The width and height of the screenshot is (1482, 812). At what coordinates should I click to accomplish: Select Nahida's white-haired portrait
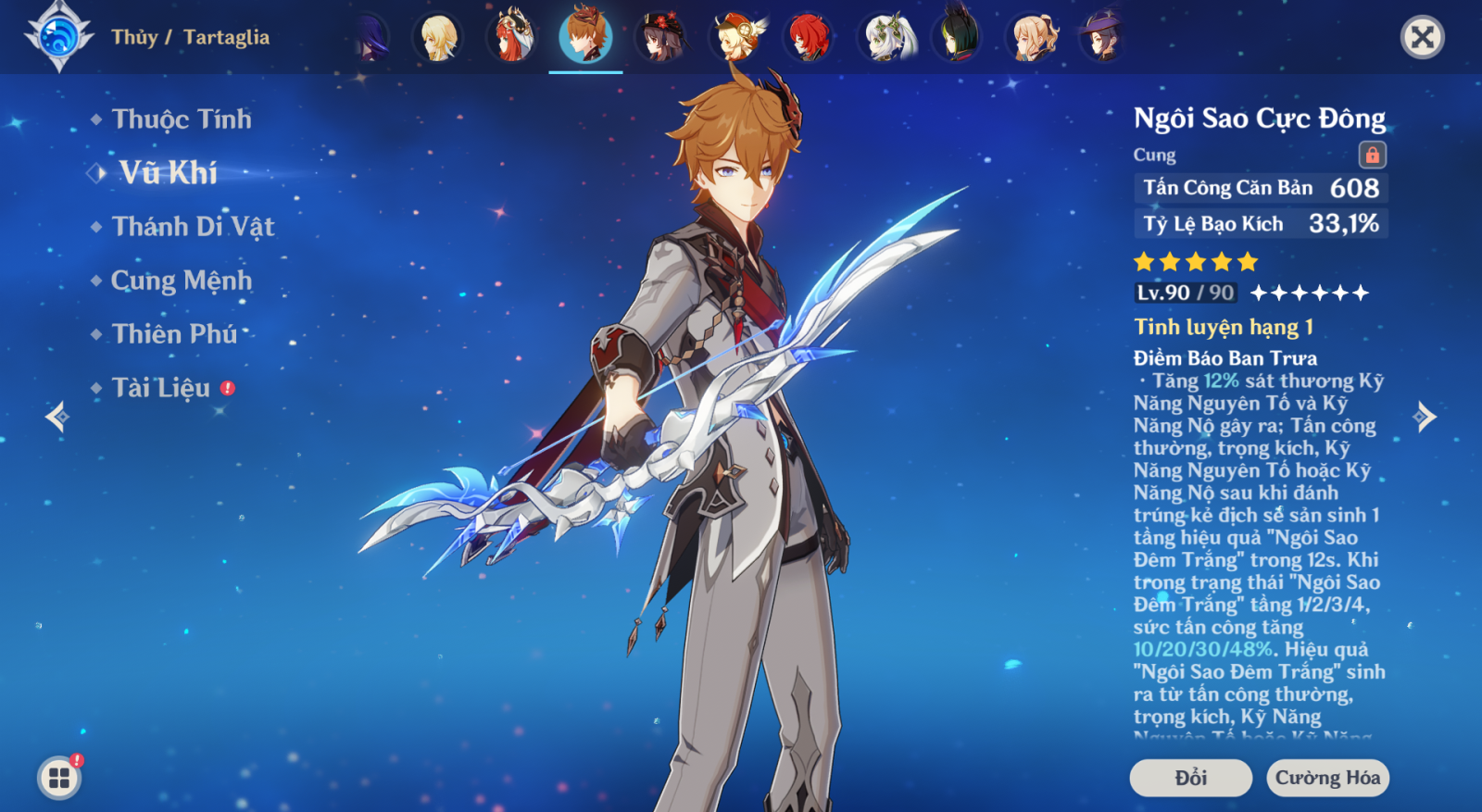pyautogui.click(x=886, y=37)
